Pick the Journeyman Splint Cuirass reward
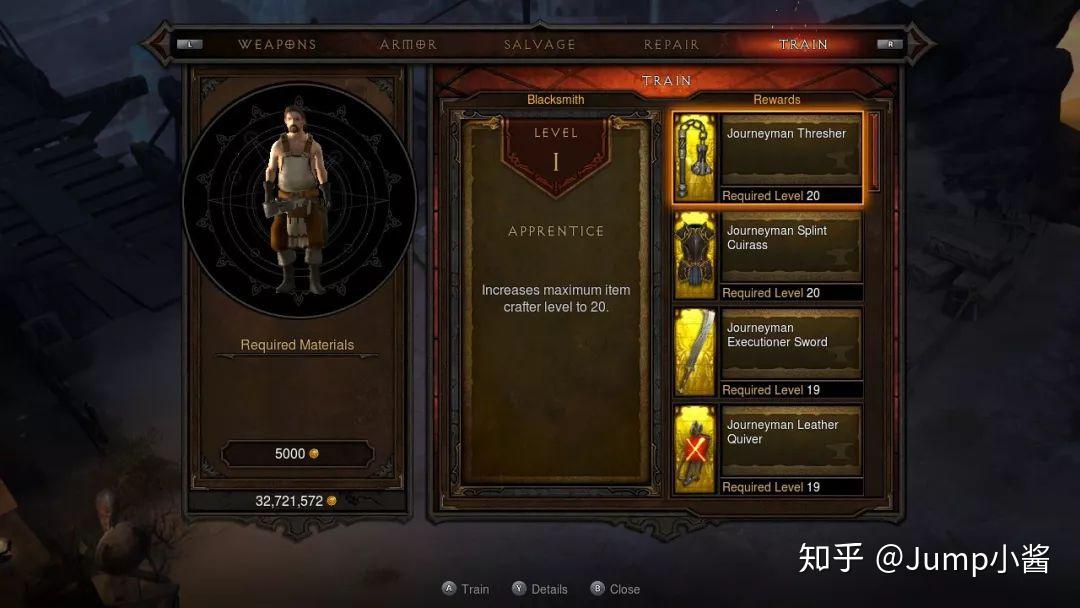This screenshot has height=608, width=1080. (x=767, y=255)
